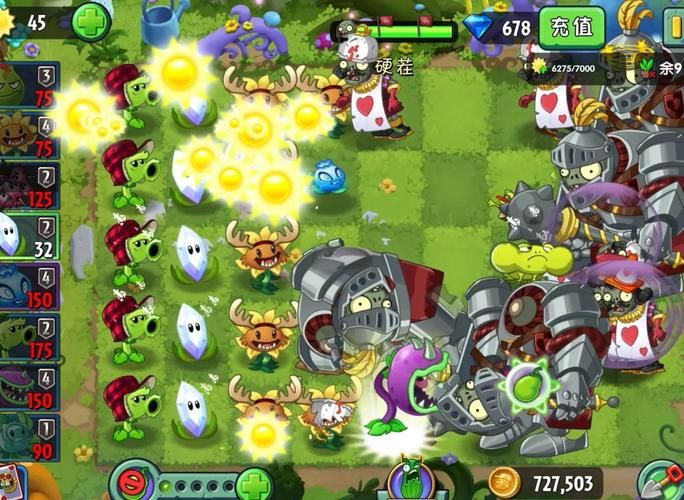Pick the blue plant seed packet costing 150
Viewport: 684px width, 500px height.
pyautogui.click(x=28, y=286)
